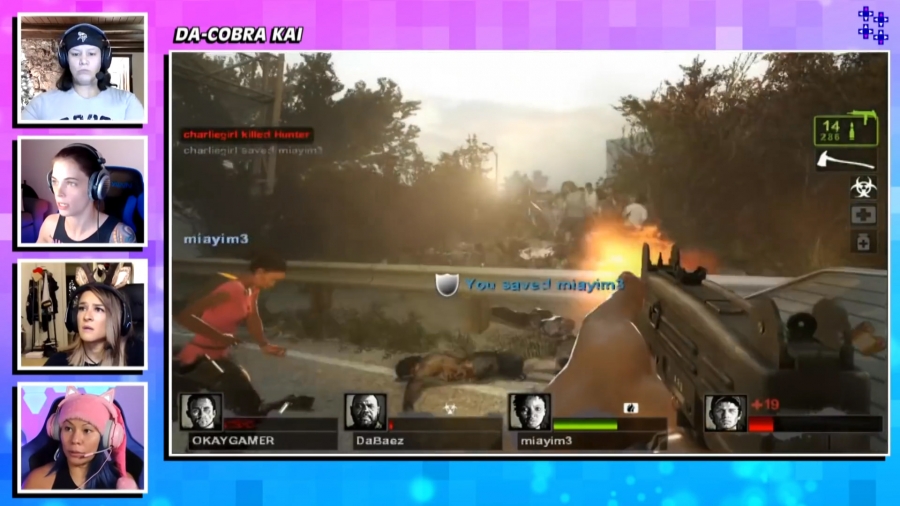Select the biohazard bile jar slot
Screen dimensions: 900x506
pyautogui.click(x=863, y=187)
